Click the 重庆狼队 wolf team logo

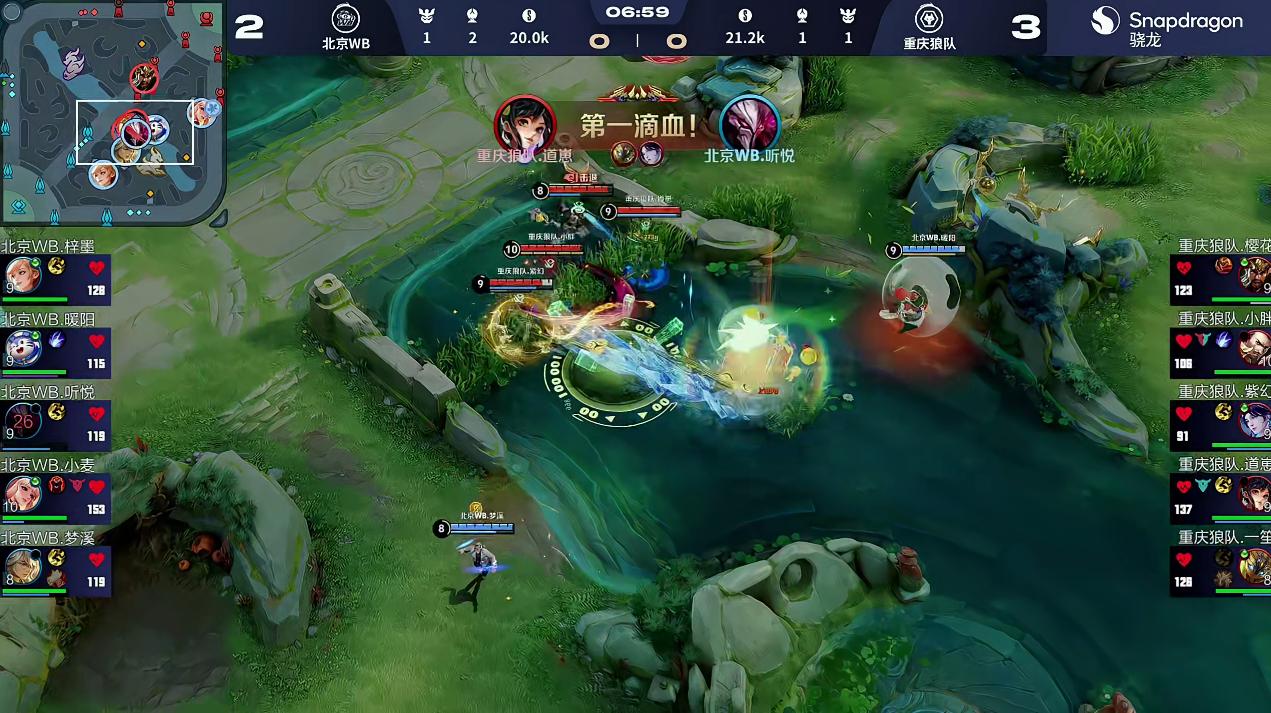pos(930,20)
